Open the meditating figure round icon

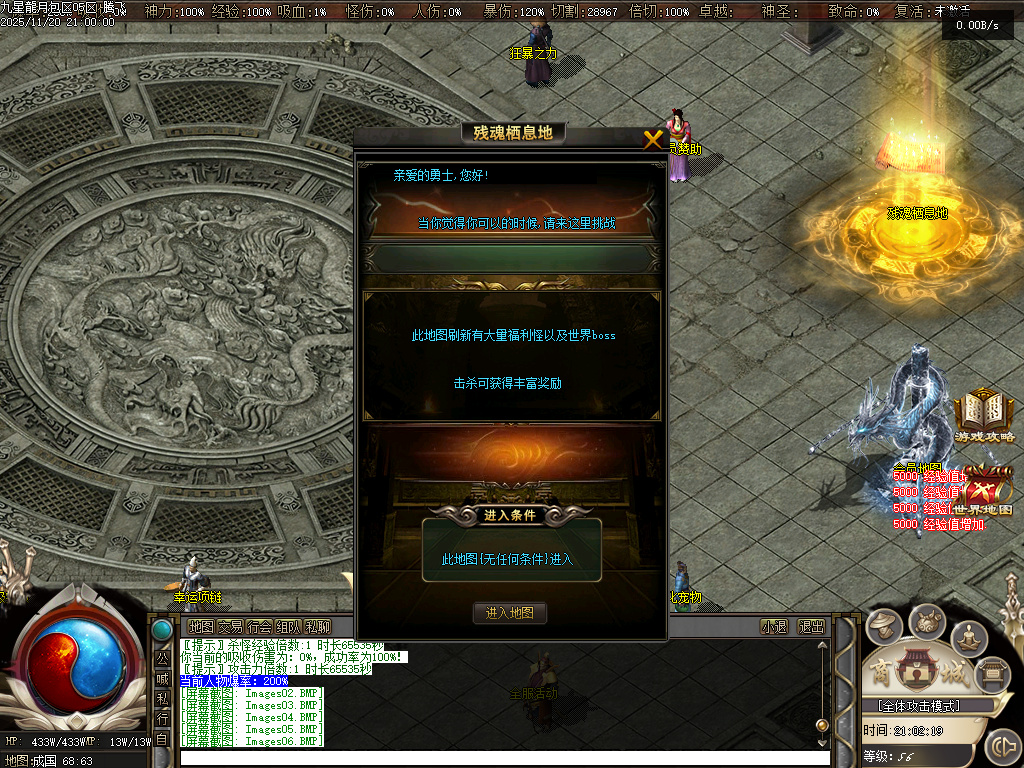point(969,637)
